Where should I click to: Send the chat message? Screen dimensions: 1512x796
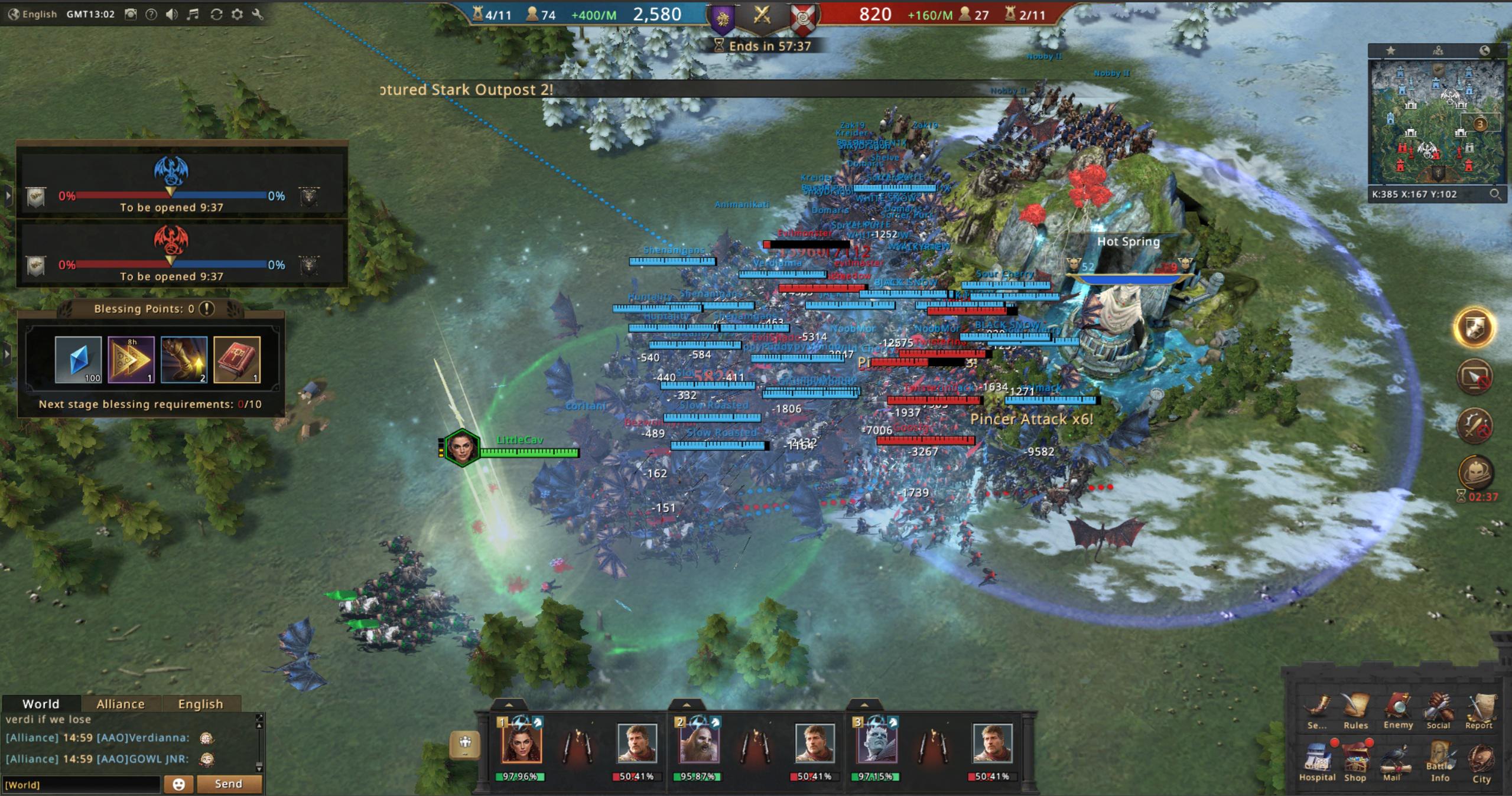pos(229,784)
